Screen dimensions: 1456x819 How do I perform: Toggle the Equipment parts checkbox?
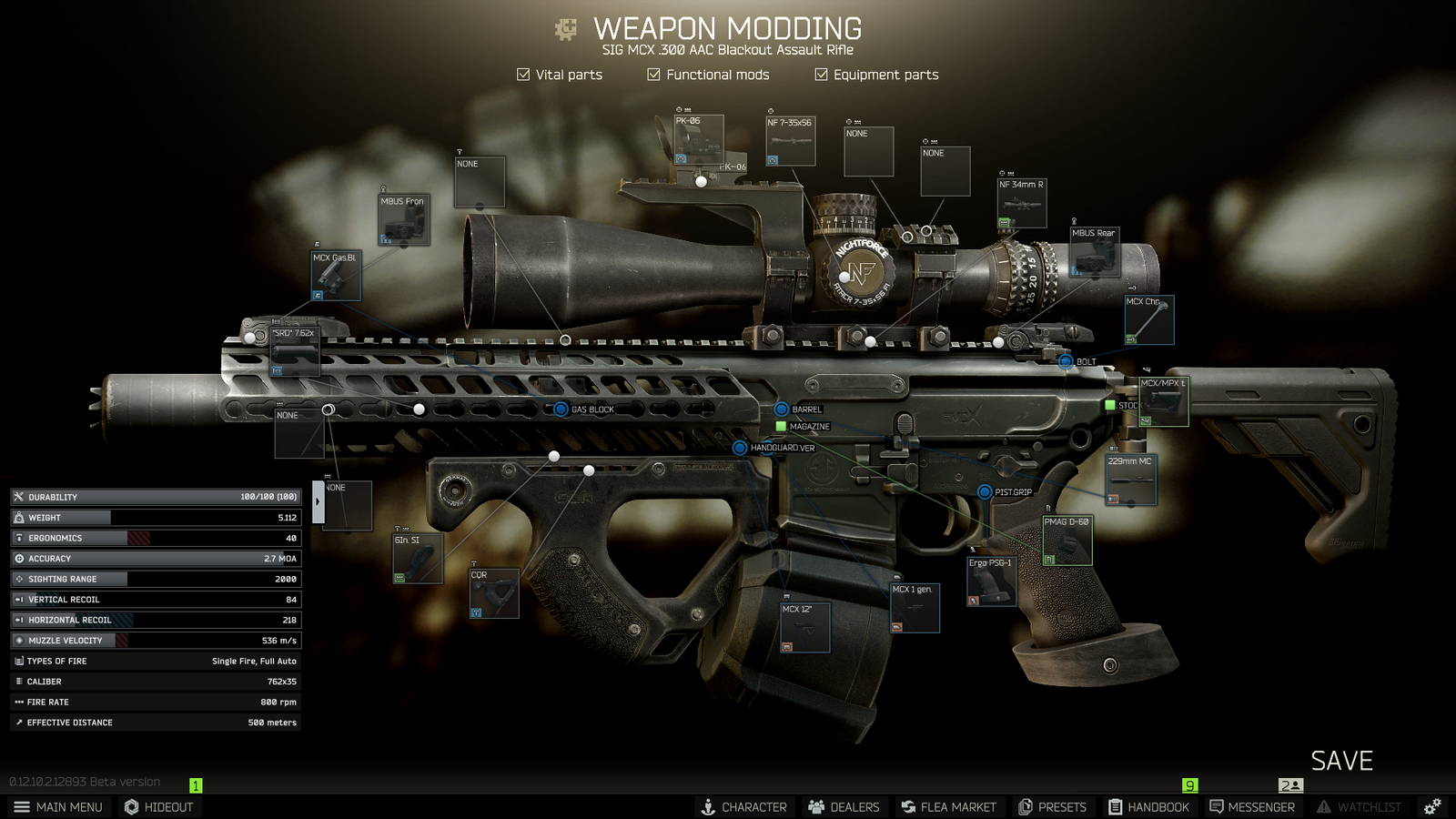click(821, 75)
